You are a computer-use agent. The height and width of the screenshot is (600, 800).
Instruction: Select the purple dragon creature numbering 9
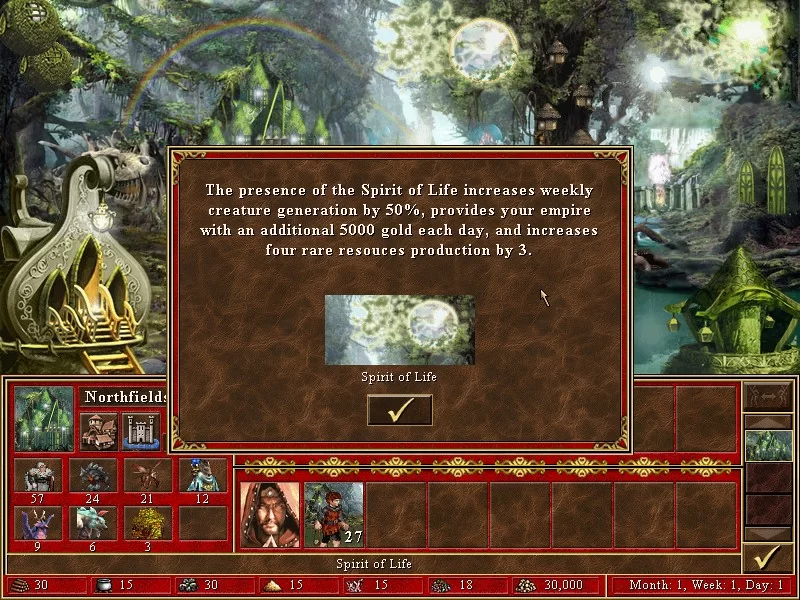click(38, 523)
